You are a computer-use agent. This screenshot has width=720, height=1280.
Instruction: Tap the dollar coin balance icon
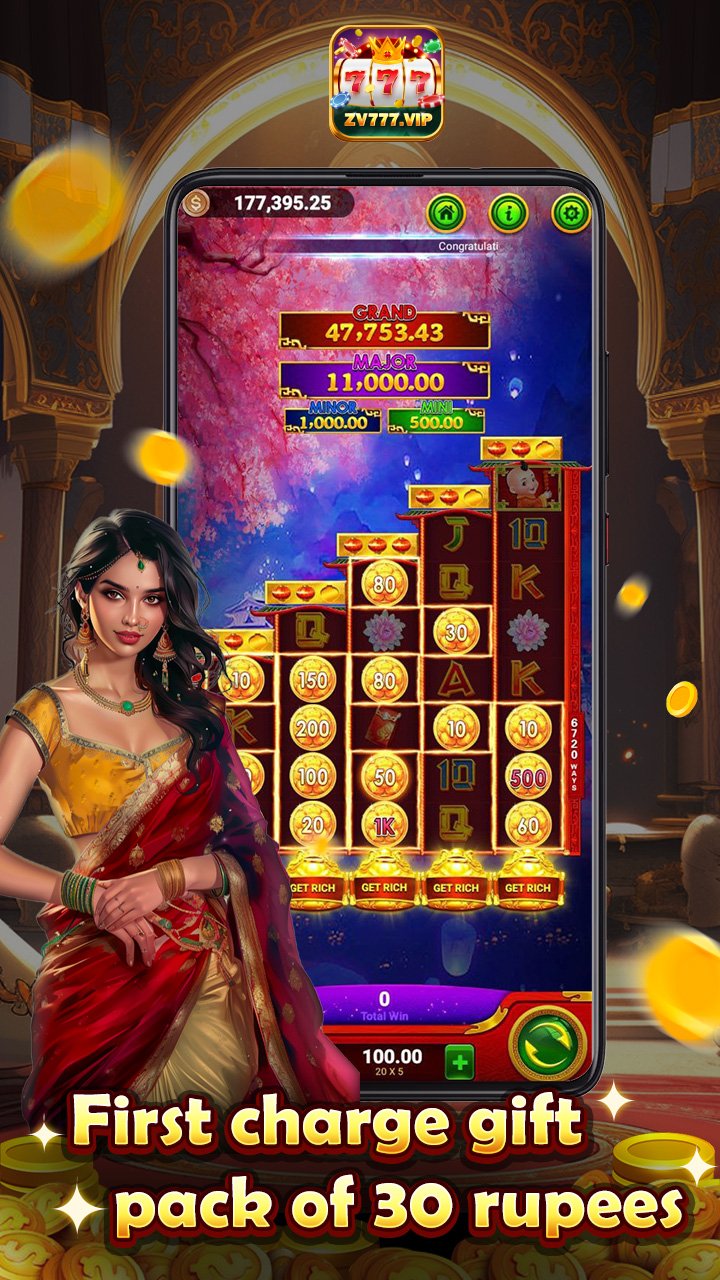coord(195,203)
